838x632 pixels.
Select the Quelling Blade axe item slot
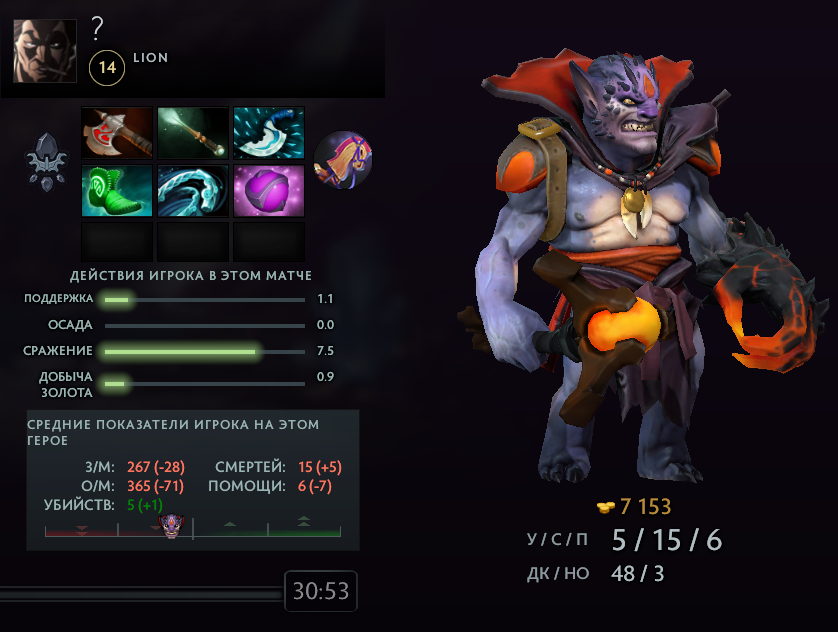117,133
